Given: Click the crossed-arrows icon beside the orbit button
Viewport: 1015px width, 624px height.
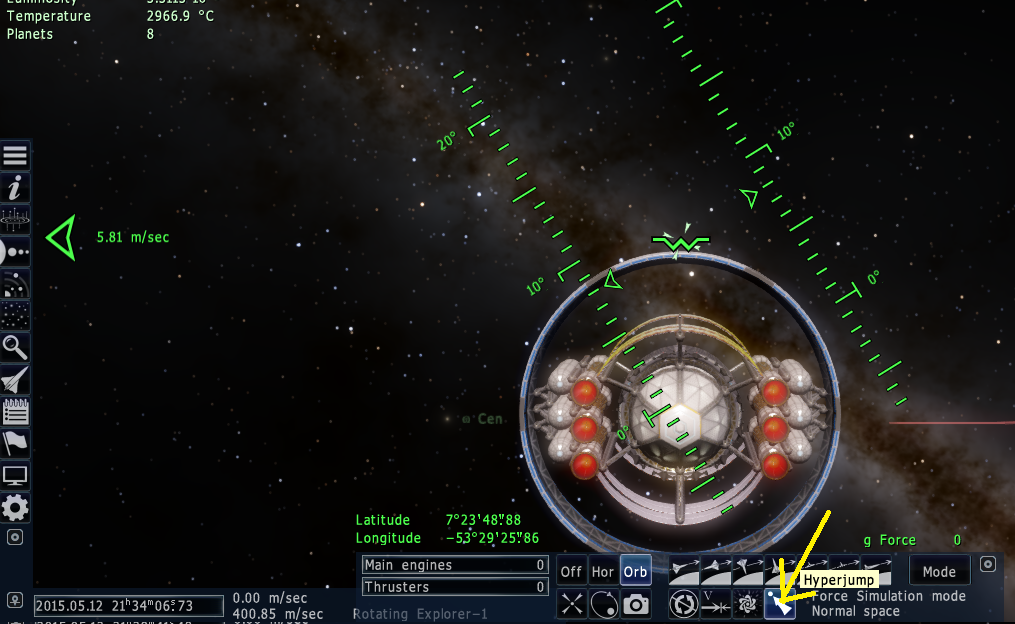Looking at the screenshot, I should point(571,604).
